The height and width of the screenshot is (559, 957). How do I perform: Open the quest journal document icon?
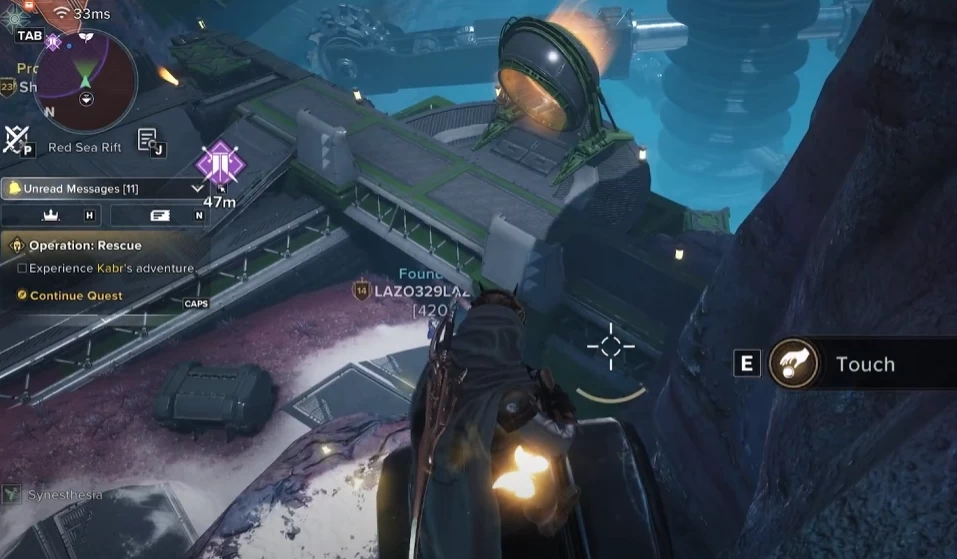[148, 140]
